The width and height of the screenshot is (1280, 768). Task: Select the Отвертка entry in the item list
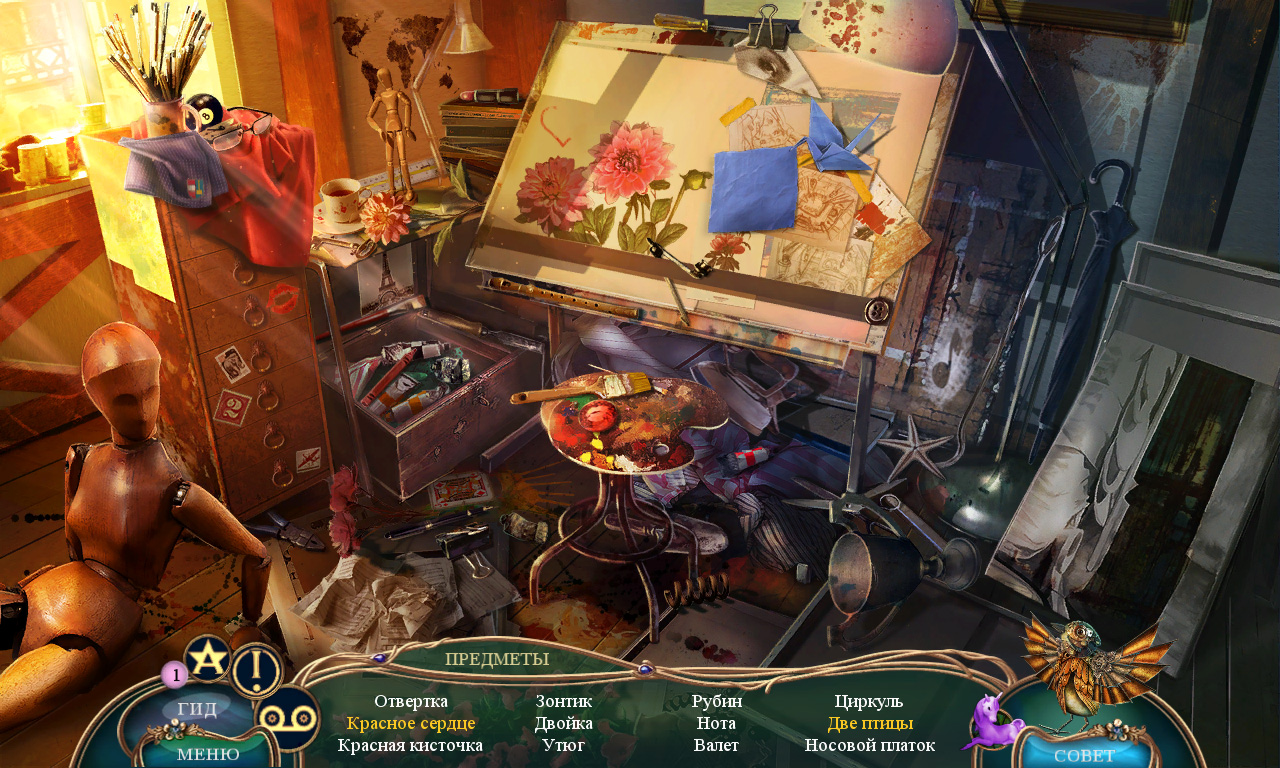coord(411,701)
